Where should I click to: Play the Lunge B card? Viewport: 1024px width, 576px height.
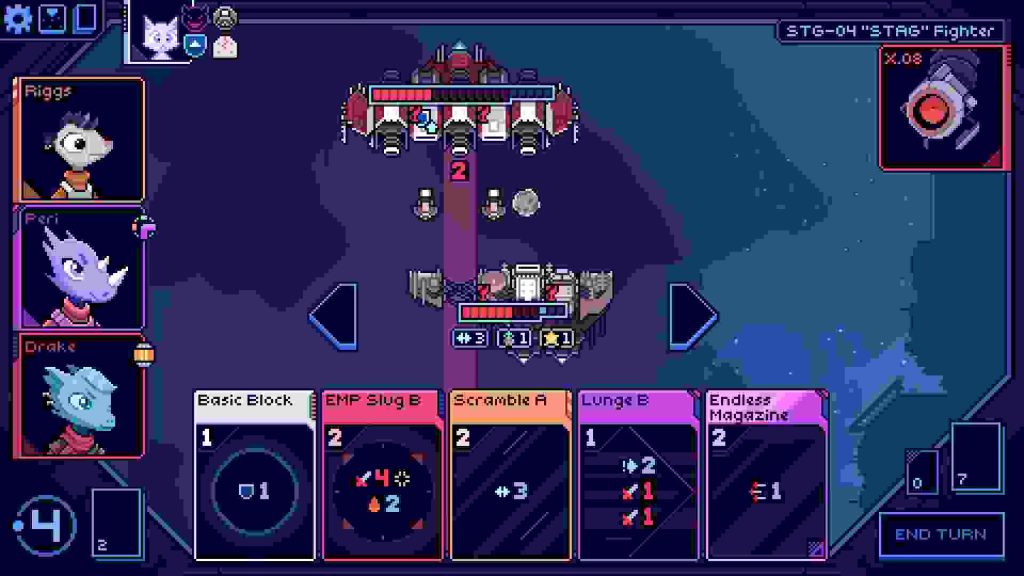637,474
